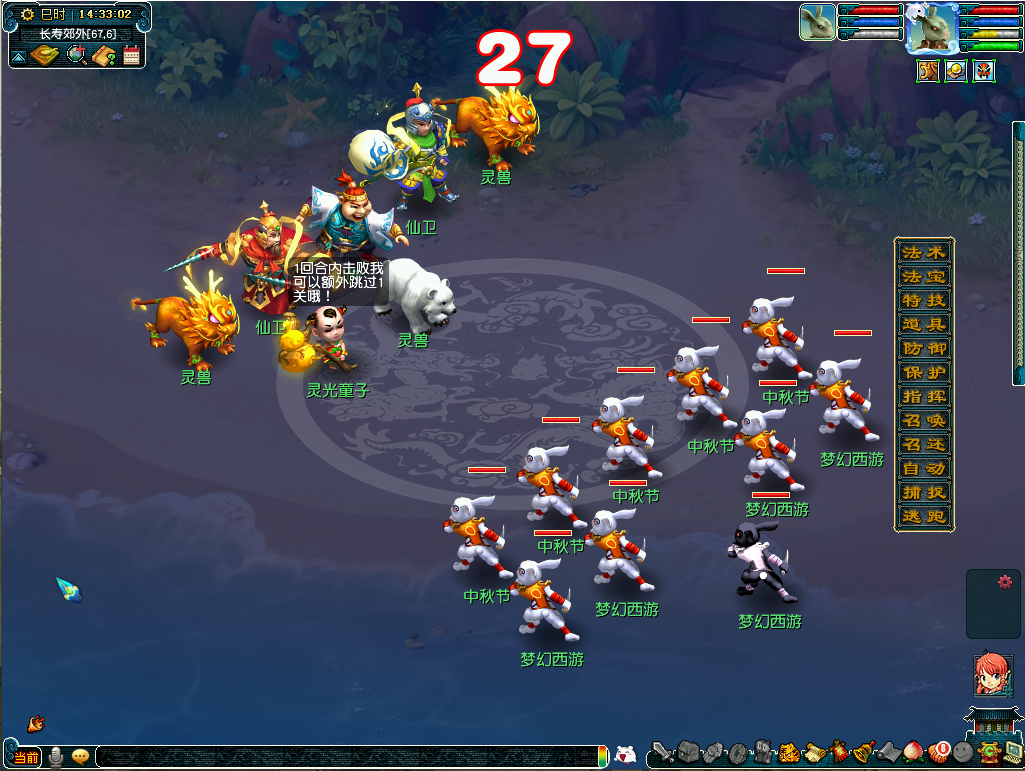Open the 道具 (Items) battle command
1025x771 pixels.
tap(923, 324)
